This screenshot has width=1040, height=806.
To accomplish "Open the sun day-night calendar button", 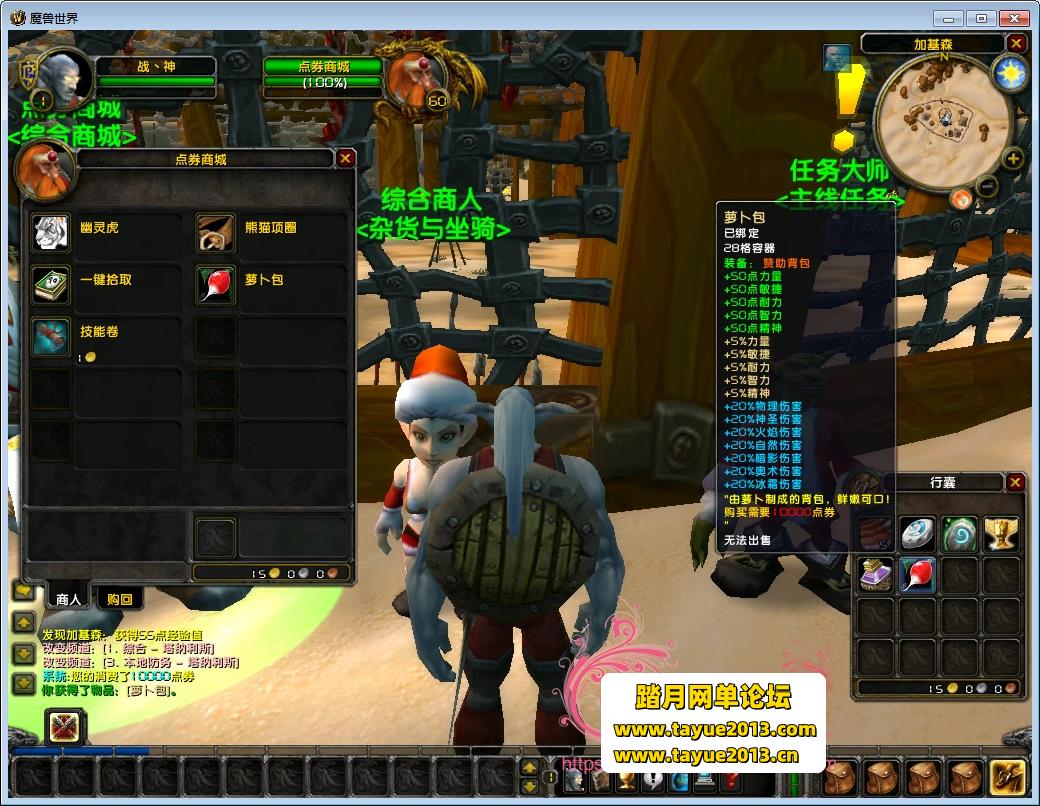I will tap(1009, 75).
